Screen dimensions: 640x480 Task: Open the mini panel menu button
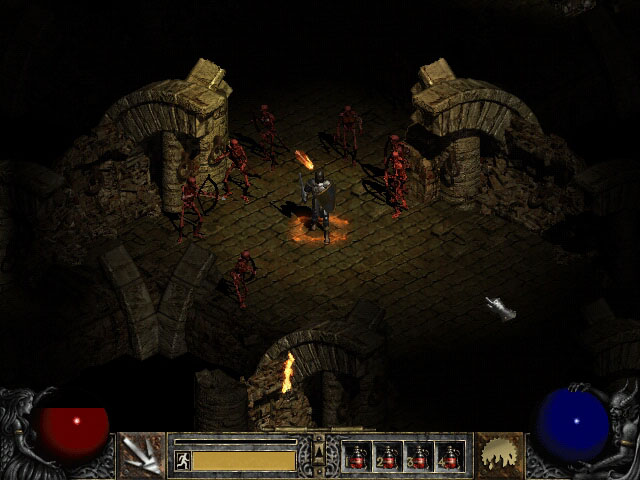[x=319, y=455]
